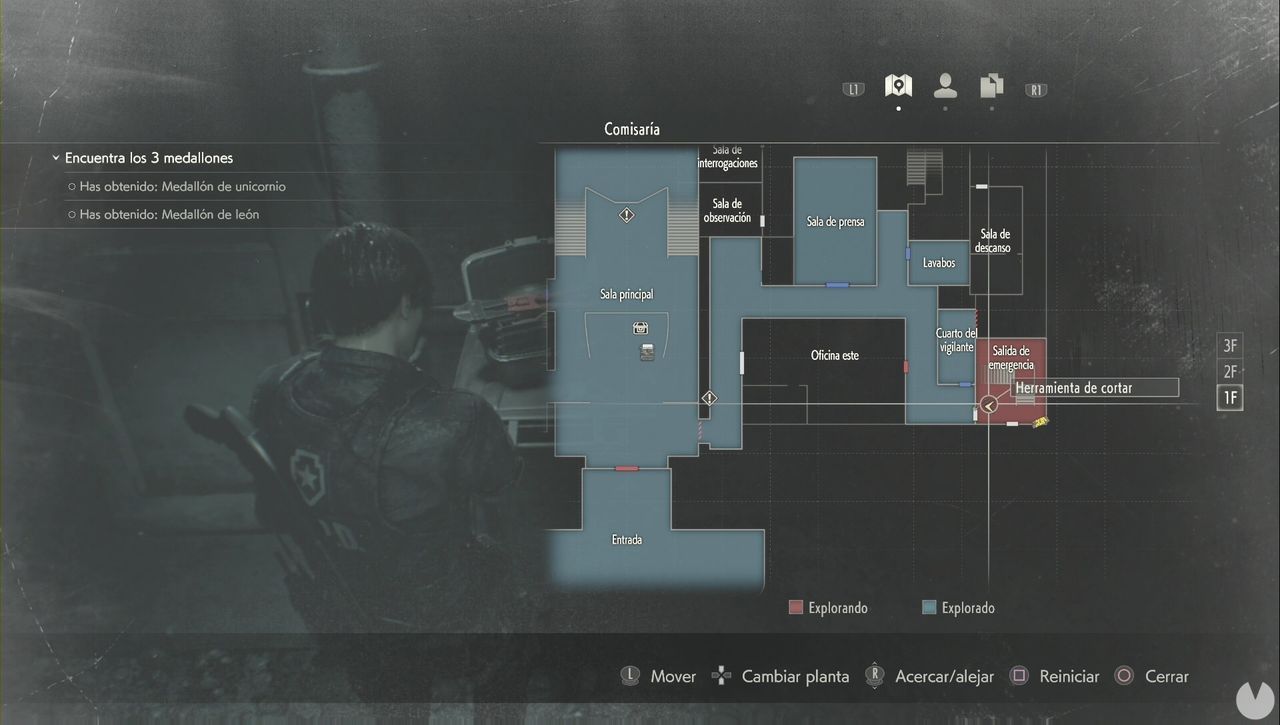Click the L1 shoulder button icon
Screen dimensions: 1280x725
click(x=852, y=88)
